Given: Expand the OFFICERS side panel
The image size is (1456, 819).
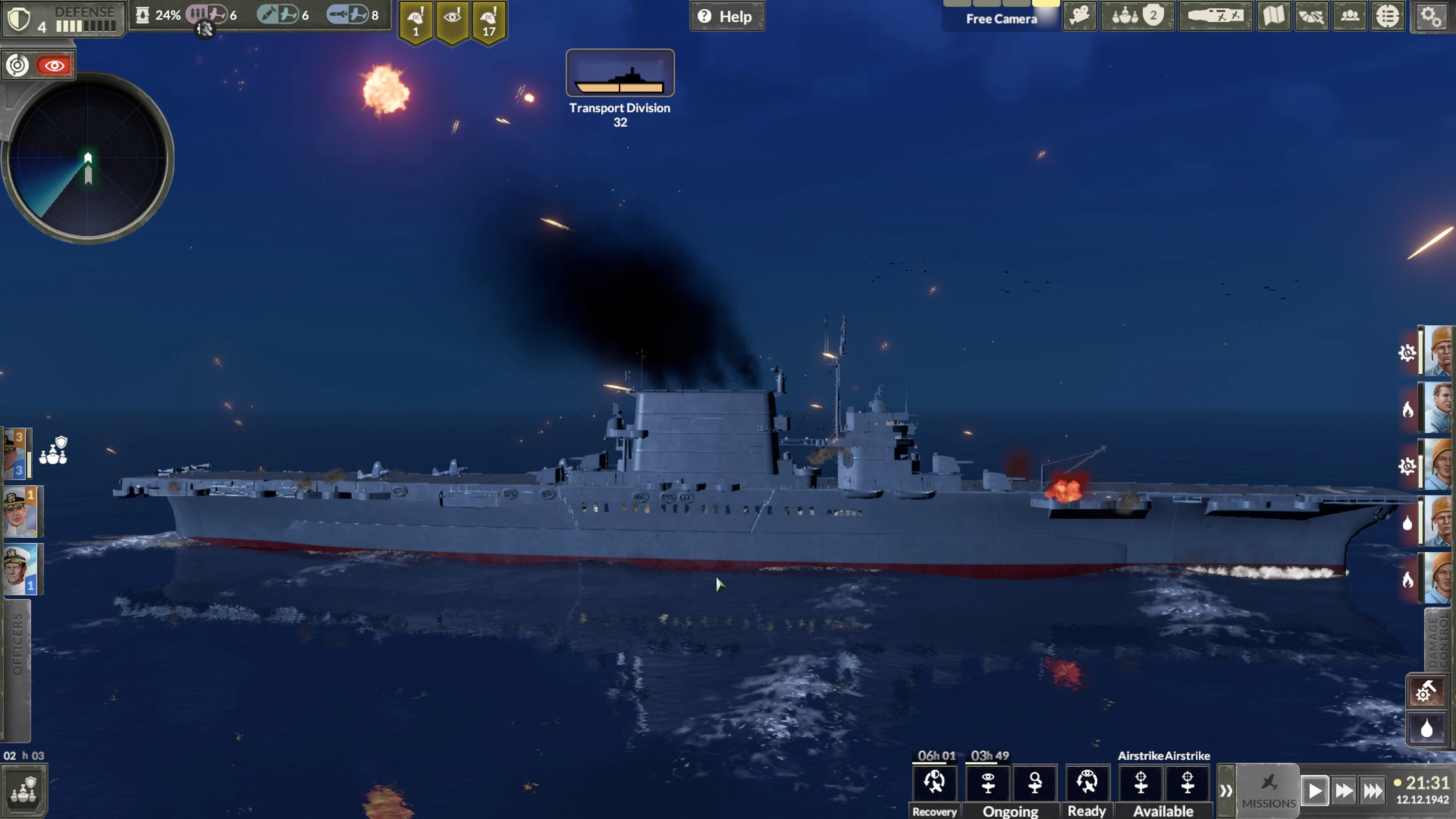Looking at the screenshot, I should (17, 656).
